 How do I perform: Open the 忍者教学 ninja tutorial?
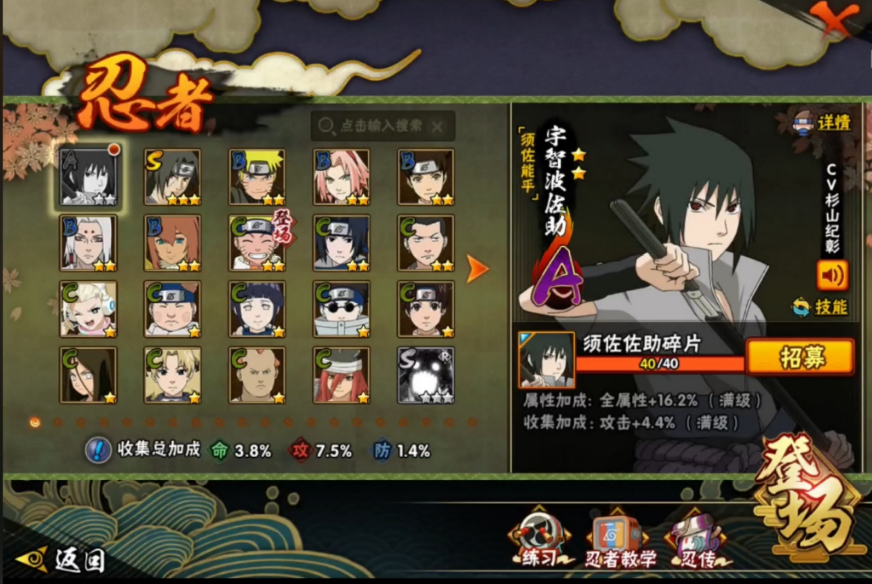[620, 541]
